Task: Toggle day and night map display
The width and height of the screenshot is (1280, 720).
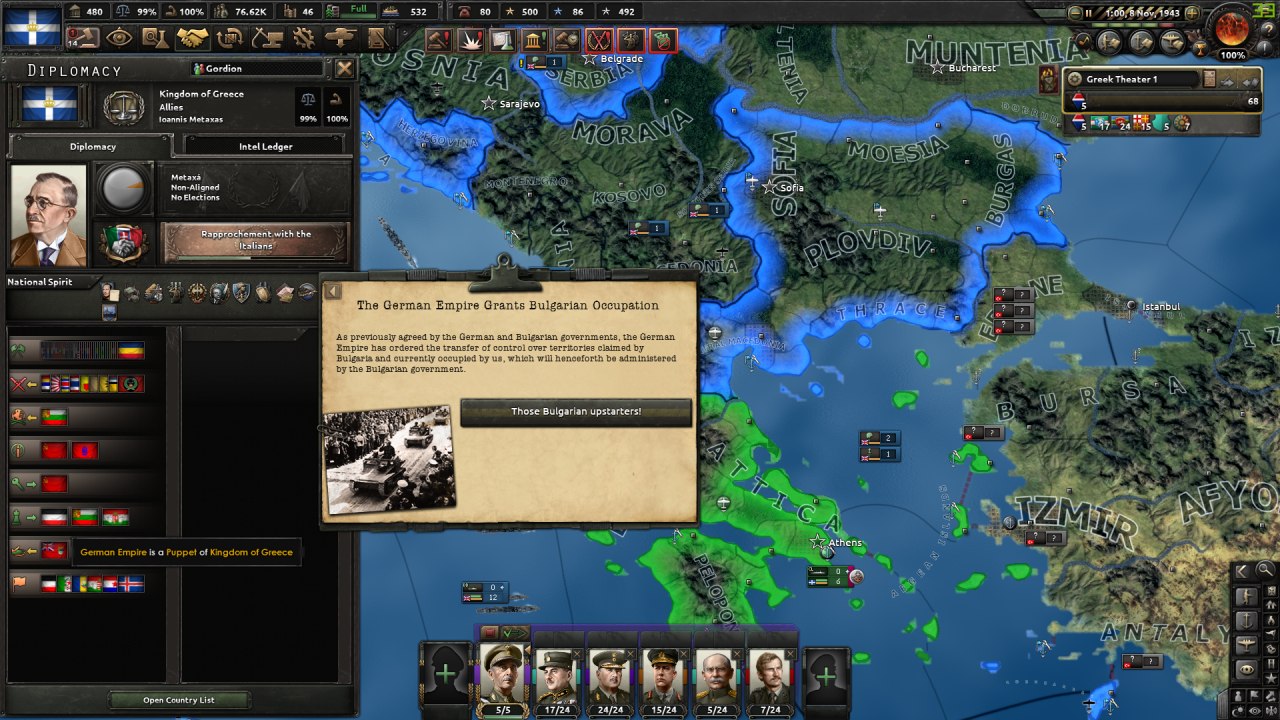Action: coord(1236,711)
